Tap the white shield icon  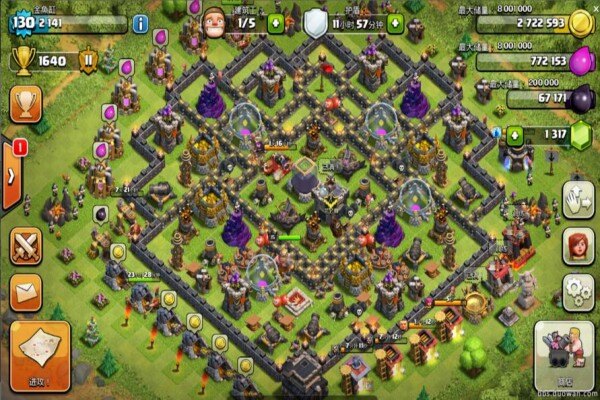pyautogui.click(x=315, y=22)
